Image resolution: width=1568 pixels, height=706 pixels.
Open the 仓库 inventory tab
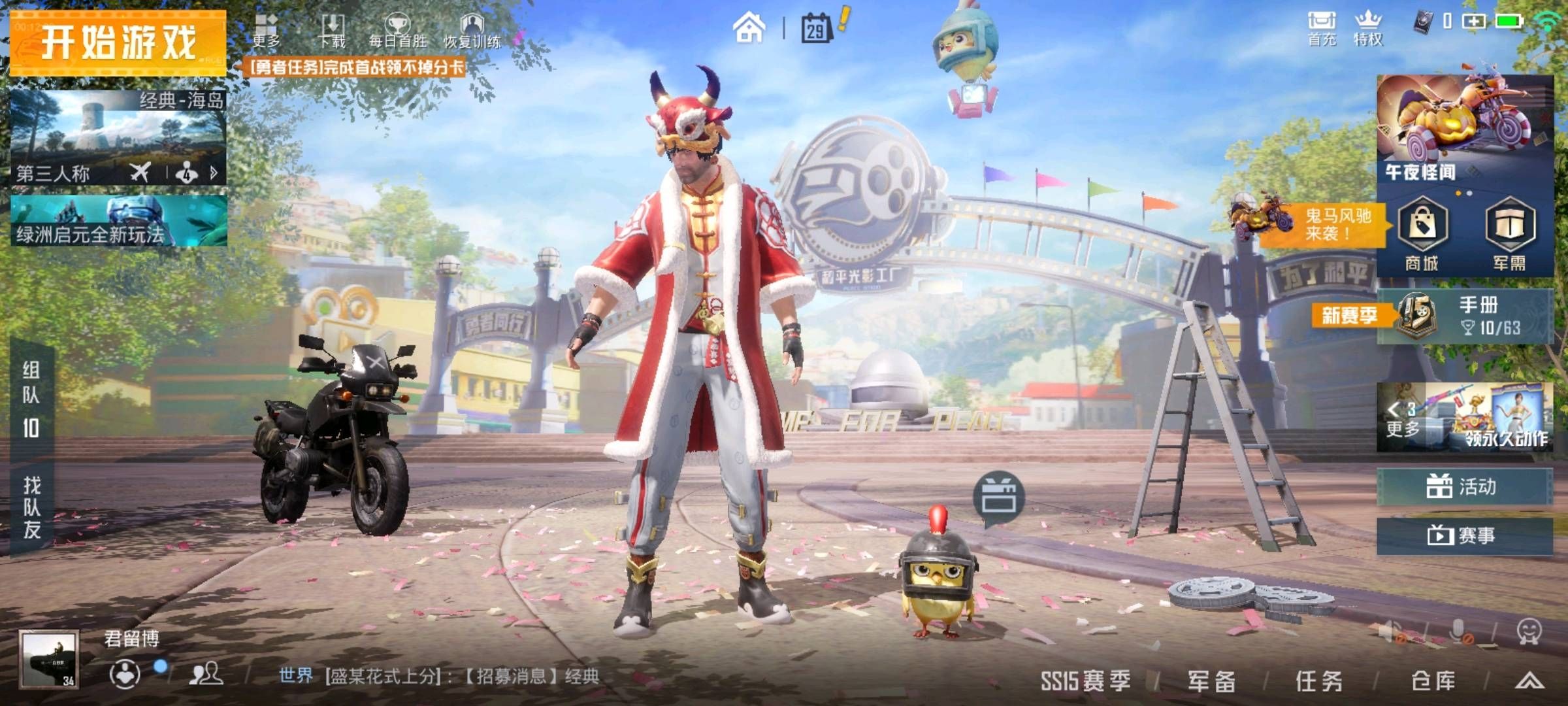coord(1433,681)
